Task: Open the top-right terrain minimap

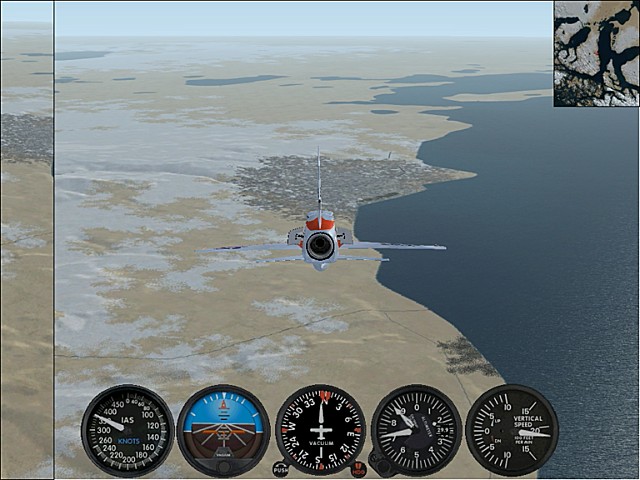Action: click(596, 53)
